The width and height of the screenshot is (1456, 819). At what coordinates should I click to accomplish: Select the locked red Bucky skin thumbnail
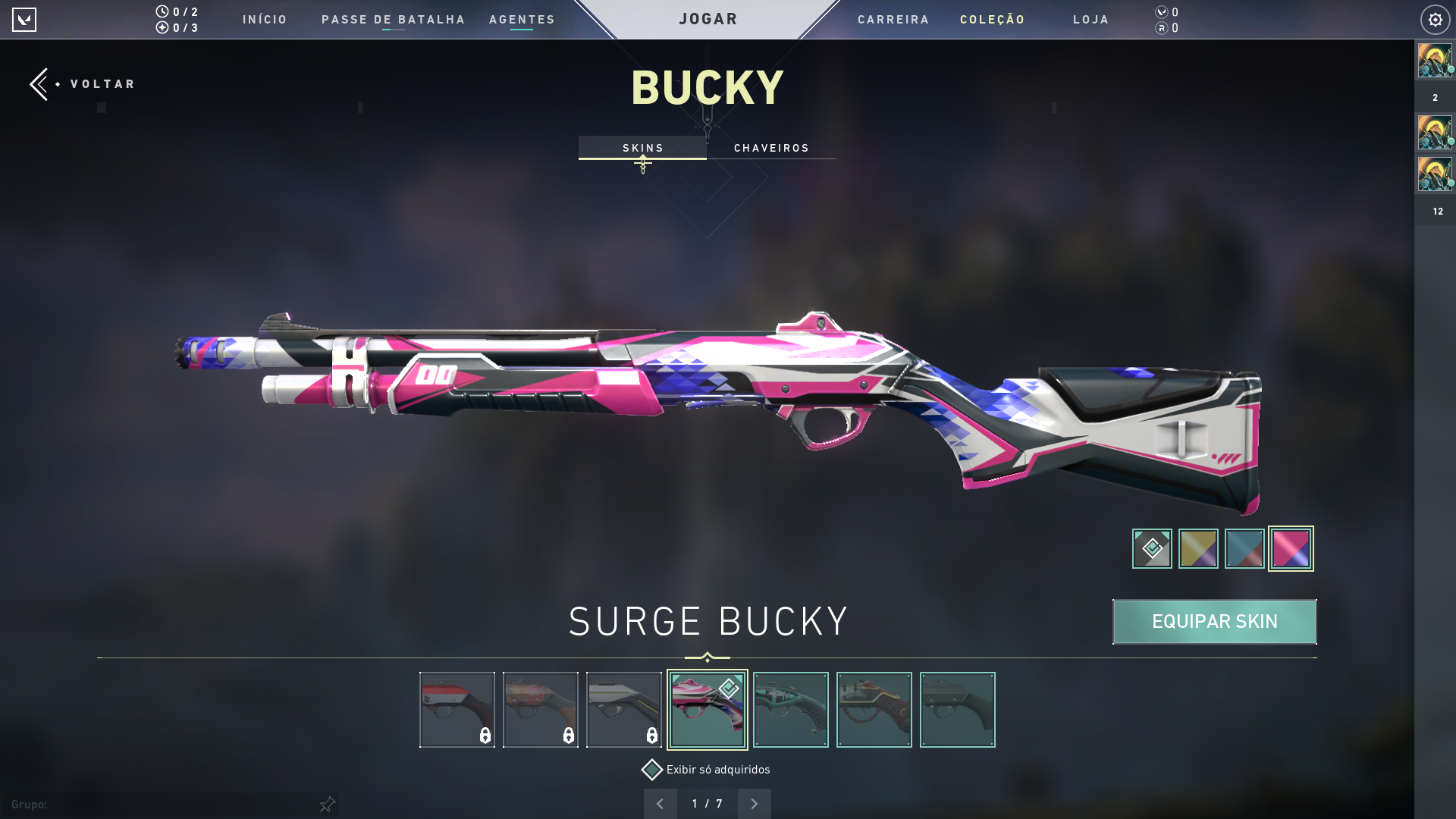tap(457, 710)
